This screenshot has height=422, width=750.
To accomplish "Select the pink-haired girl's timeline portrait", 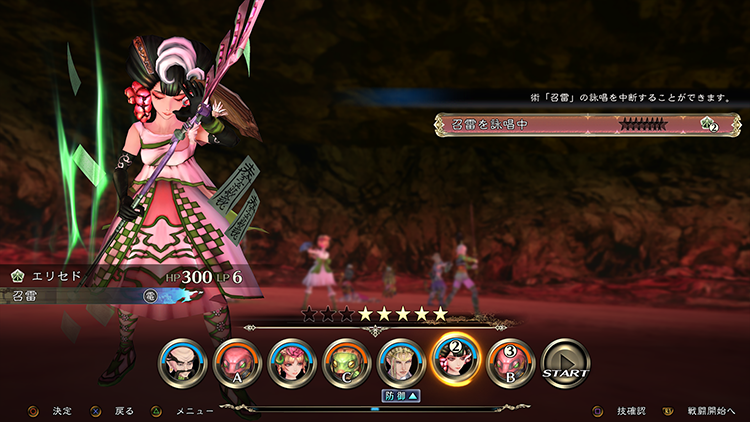I will 292,364.
